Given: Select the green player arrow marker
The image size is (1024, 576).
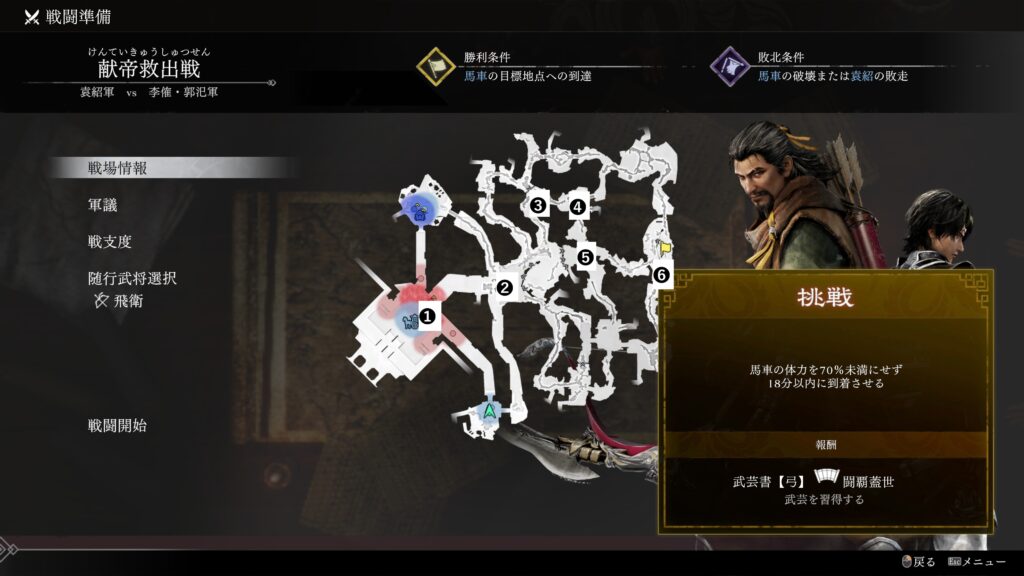Looking at the screenshot, I should tap(490, 410).
